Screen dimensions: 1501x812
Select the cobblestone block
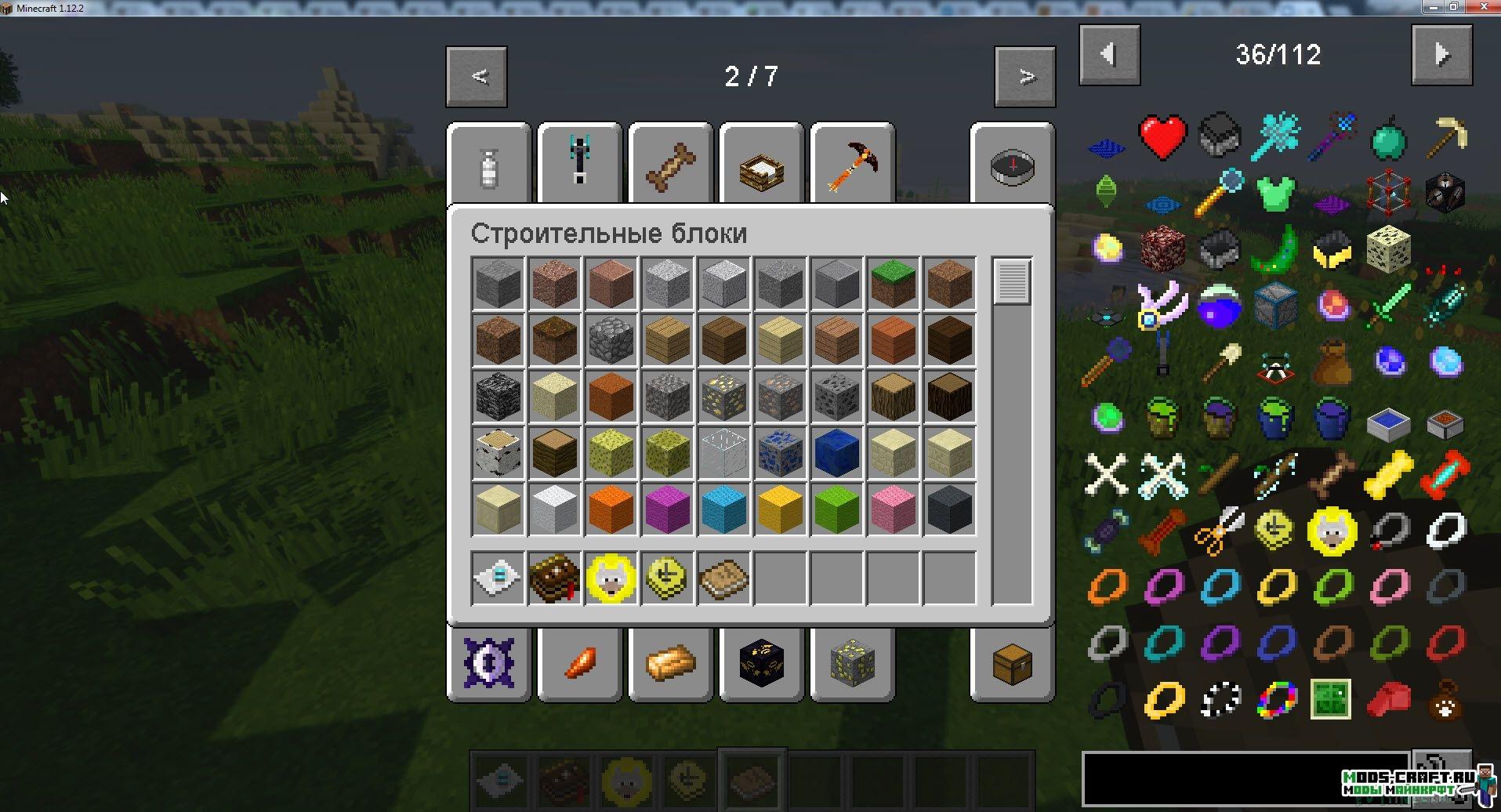pos(611,339)
